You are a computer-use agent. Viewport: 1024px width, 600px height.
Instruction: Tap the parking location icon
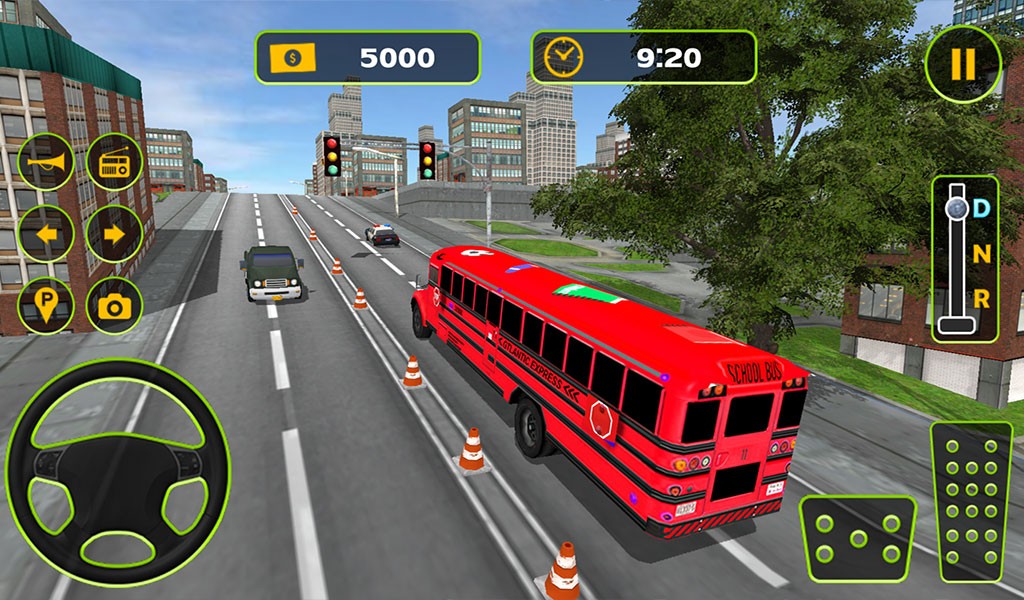click(46, 305)
